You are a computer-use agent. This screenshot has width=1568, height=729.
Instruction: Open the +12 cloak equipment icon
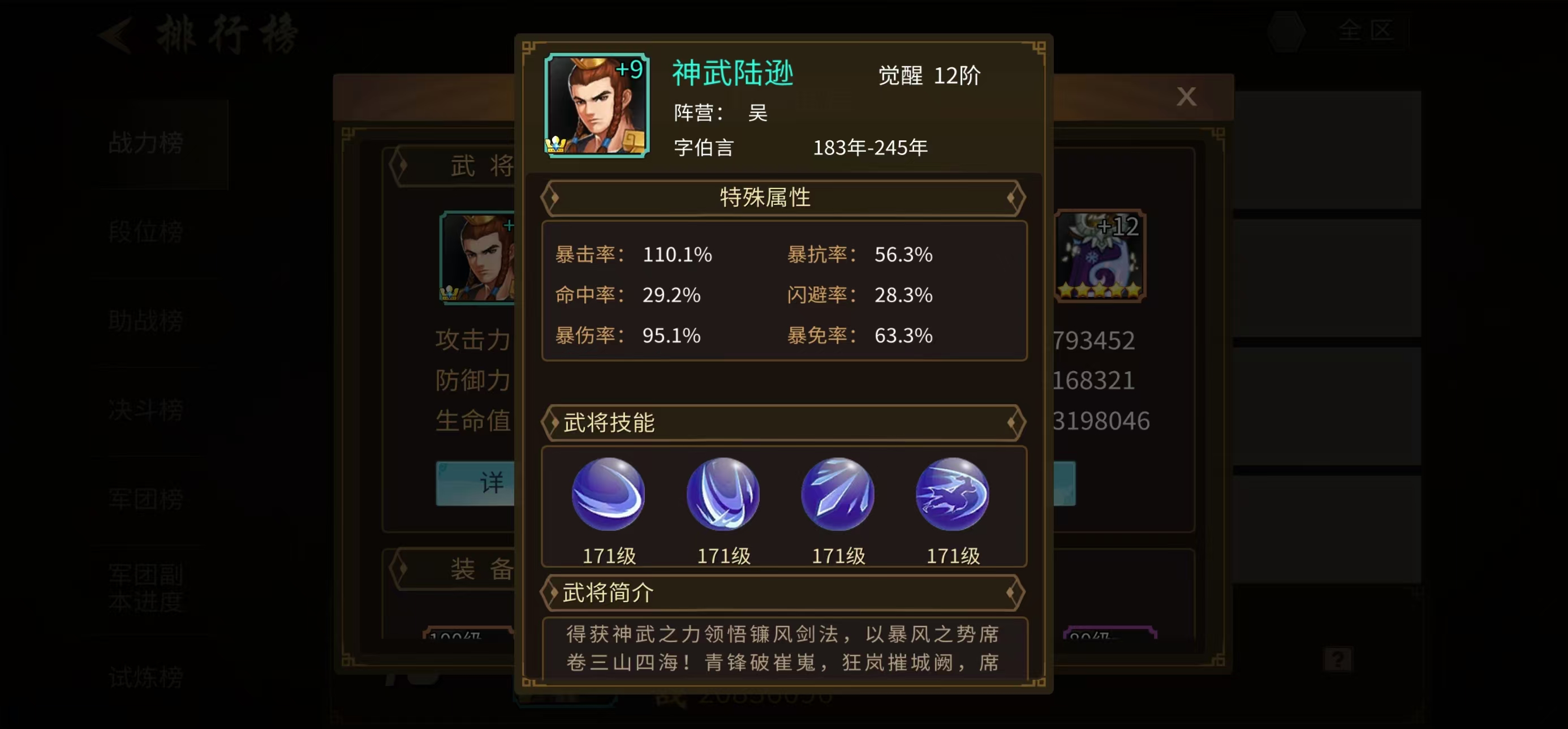point(1099,256)
